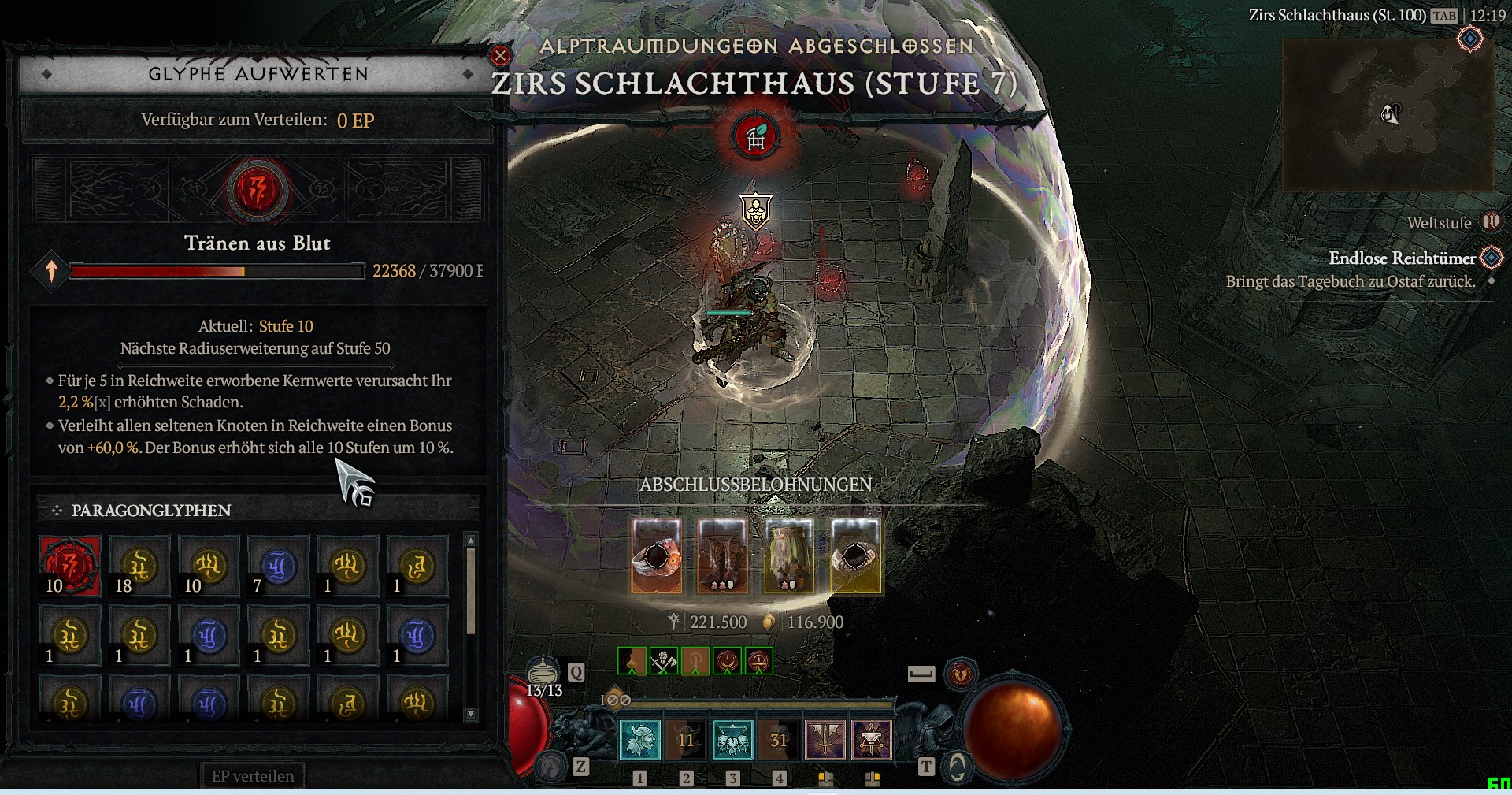This screenshot has width=1512, height=795.
Task: Select the Endlose Reichtümer quest tracker
Action: tap(1402, 258)
